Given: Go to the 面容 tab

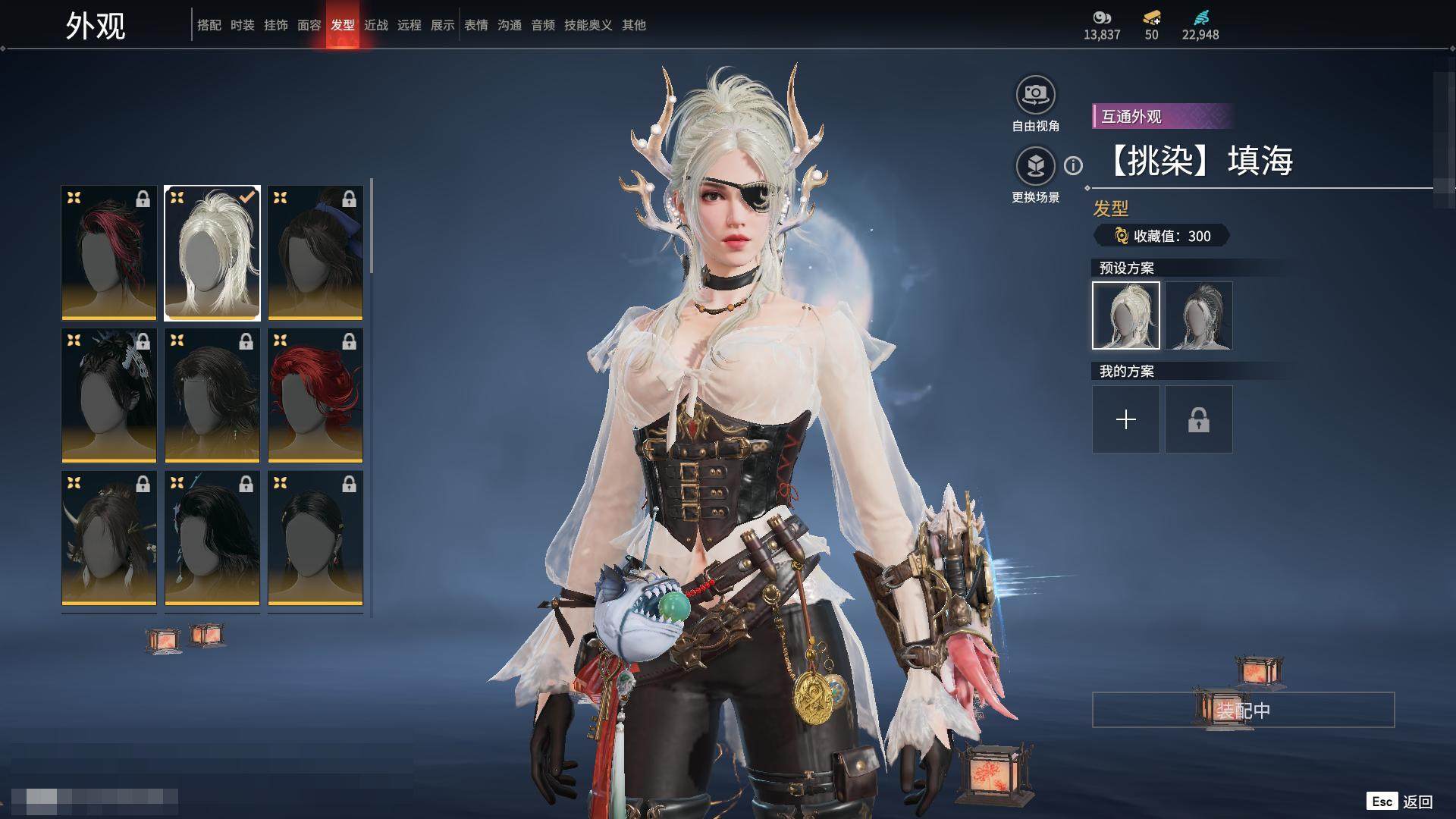Looking at the screenshot, I should 309,25.
